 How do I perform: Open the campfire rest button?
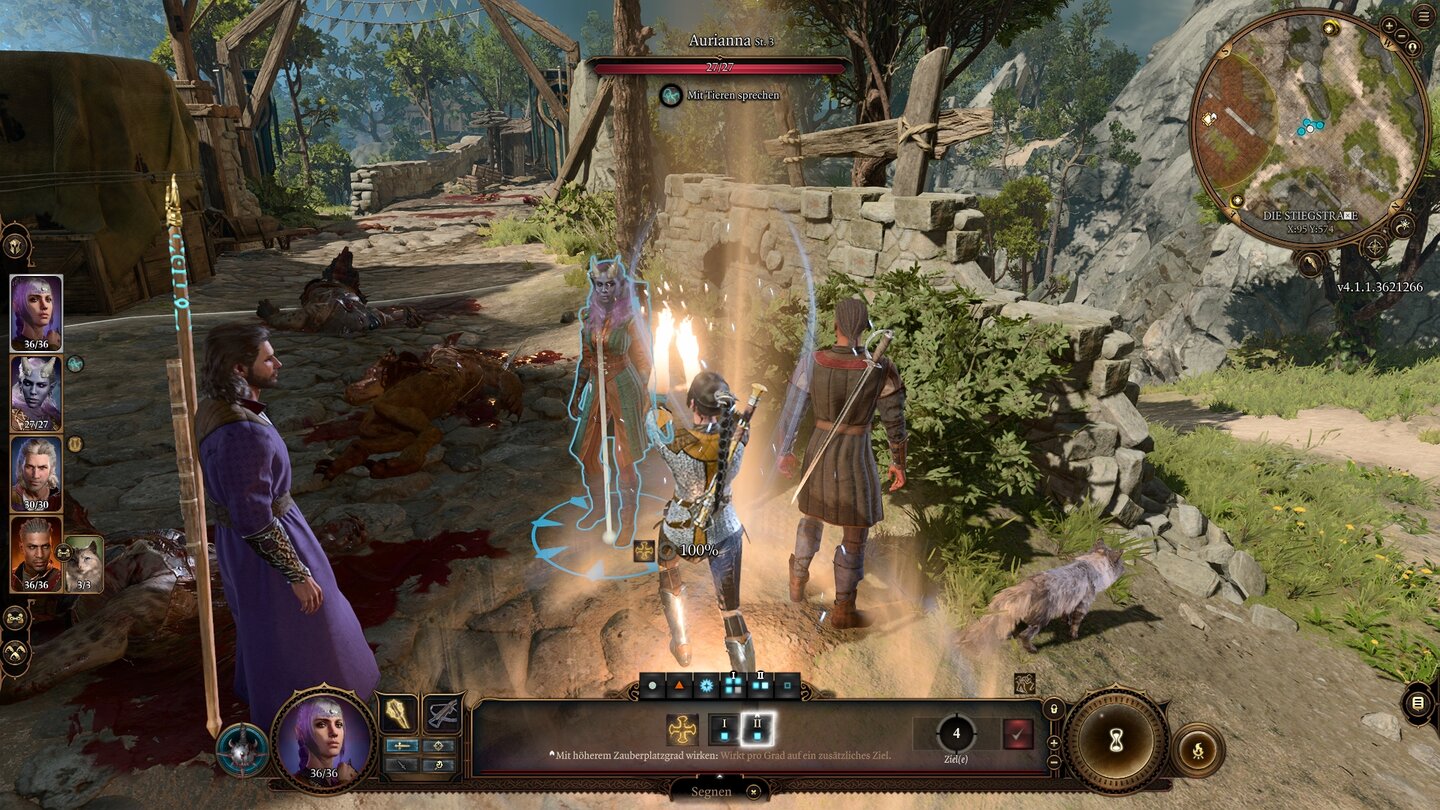(1197, 749)
